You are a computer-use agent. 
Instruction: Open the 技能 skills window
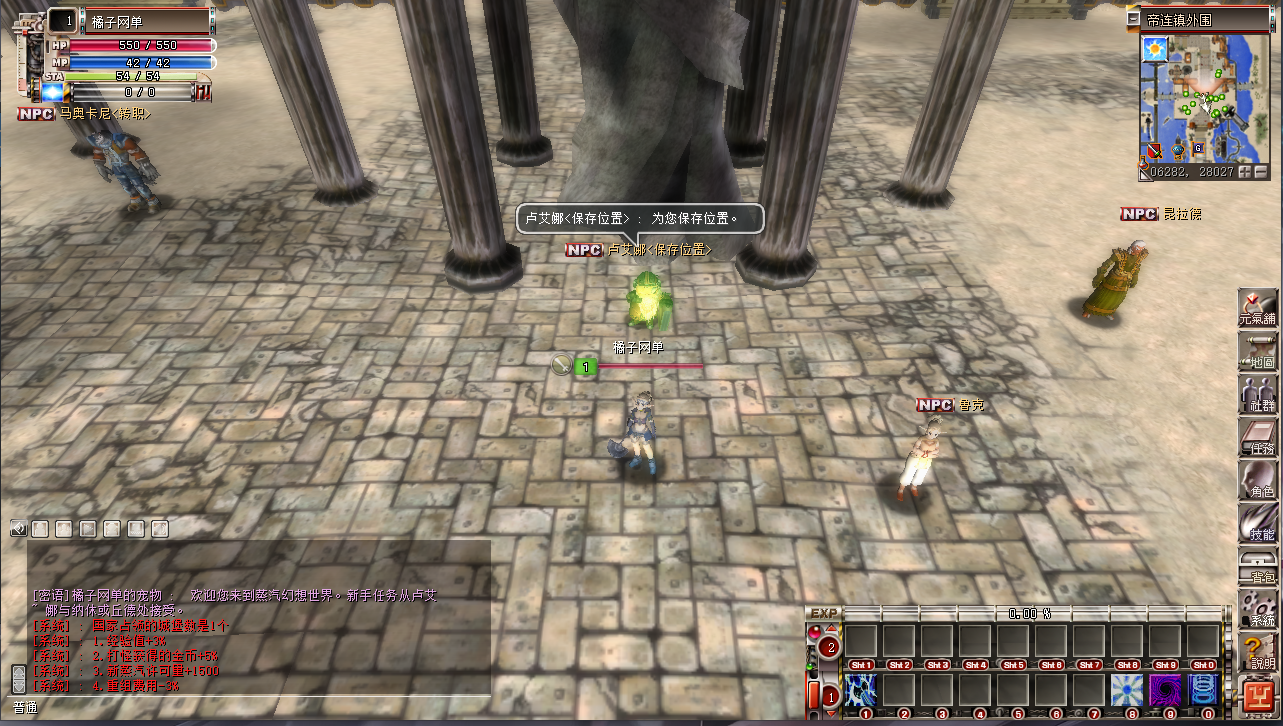point(1257,521)
